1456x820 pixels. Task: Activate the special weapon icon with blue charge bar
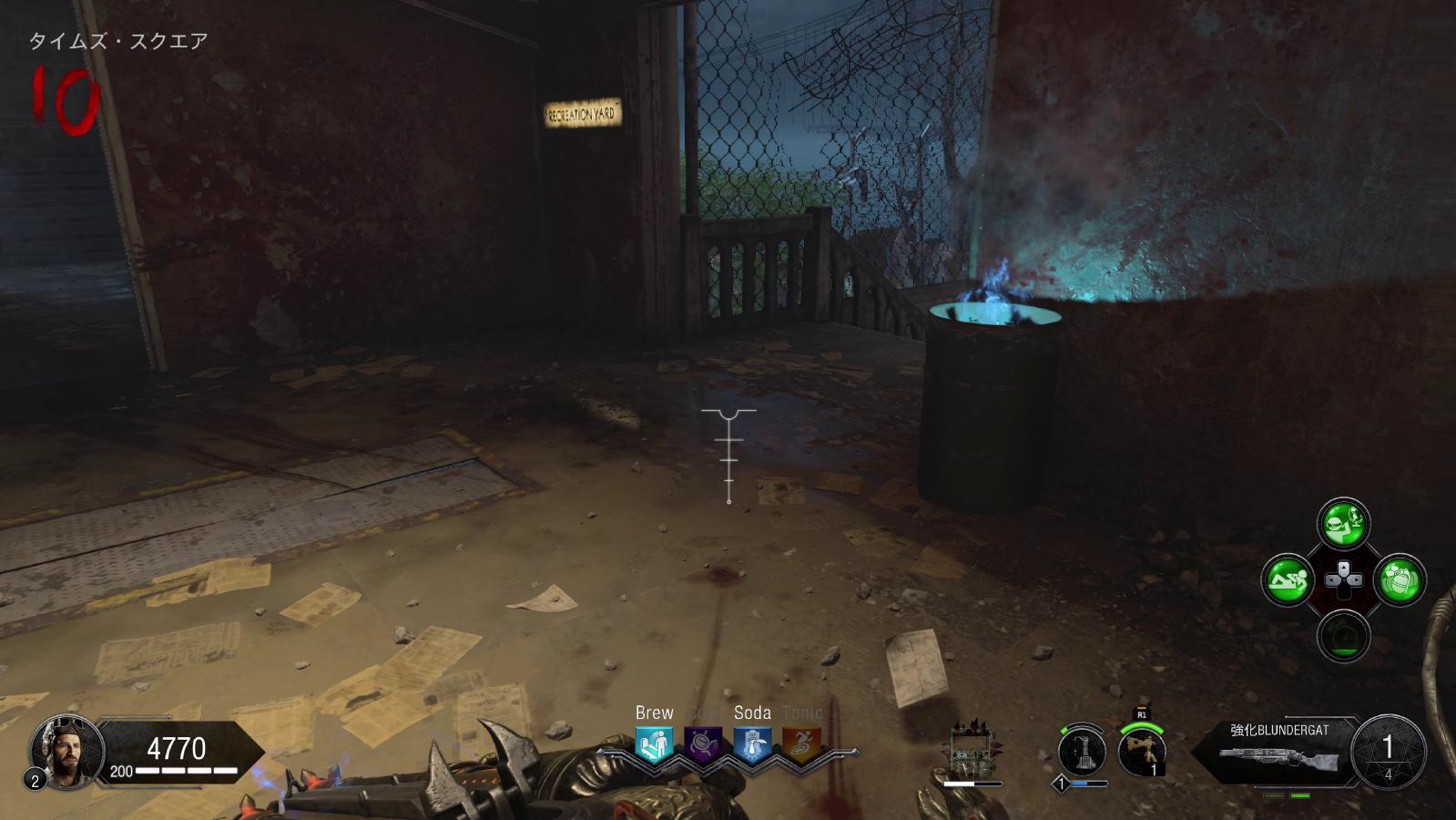pos(1082,753)
